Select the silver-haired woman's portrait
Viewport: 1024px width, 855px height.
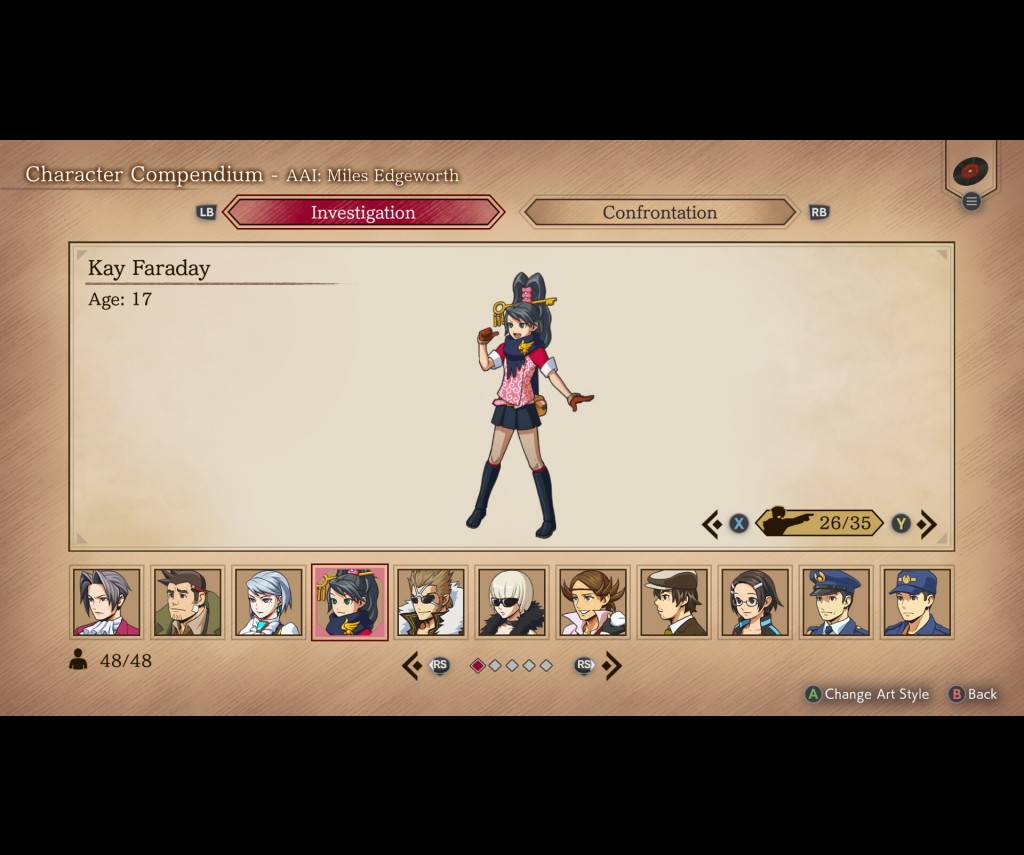coord(269,602)
